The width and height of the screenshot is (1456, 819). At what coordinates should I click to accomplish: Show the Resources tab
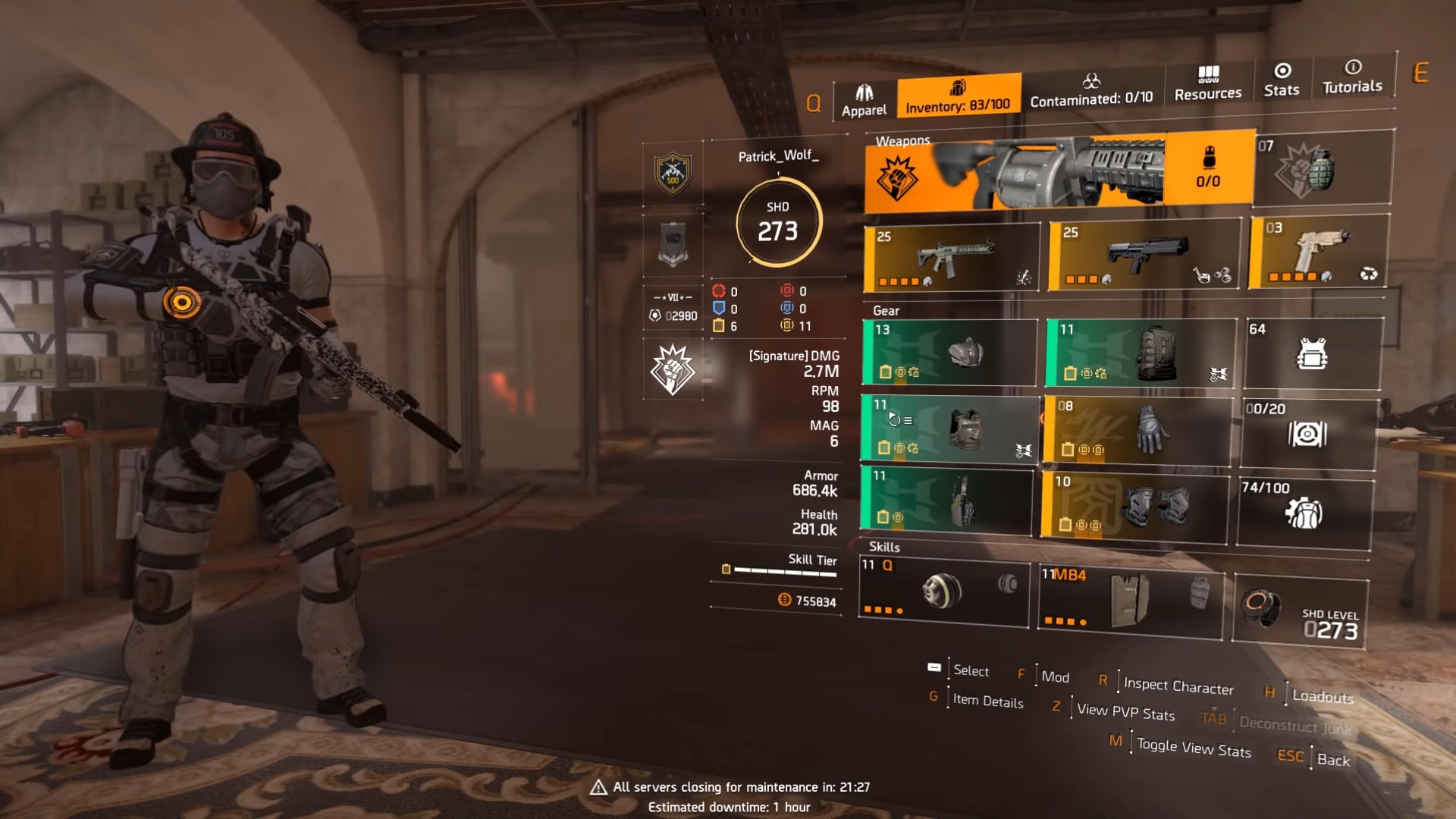(x=1208, y=83)
